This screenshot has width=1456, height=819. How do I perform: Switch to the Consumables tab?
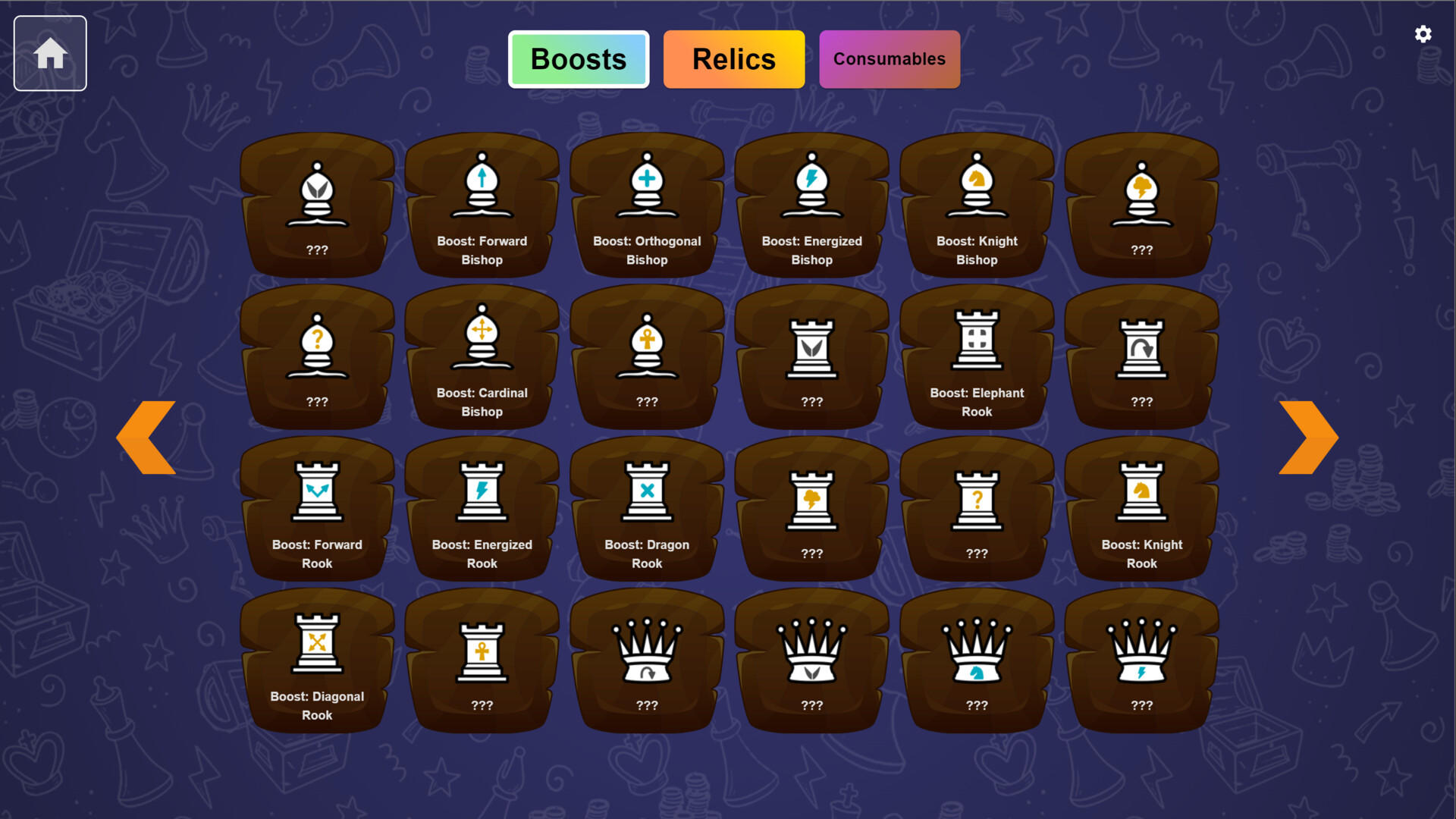tap(889, 58)
